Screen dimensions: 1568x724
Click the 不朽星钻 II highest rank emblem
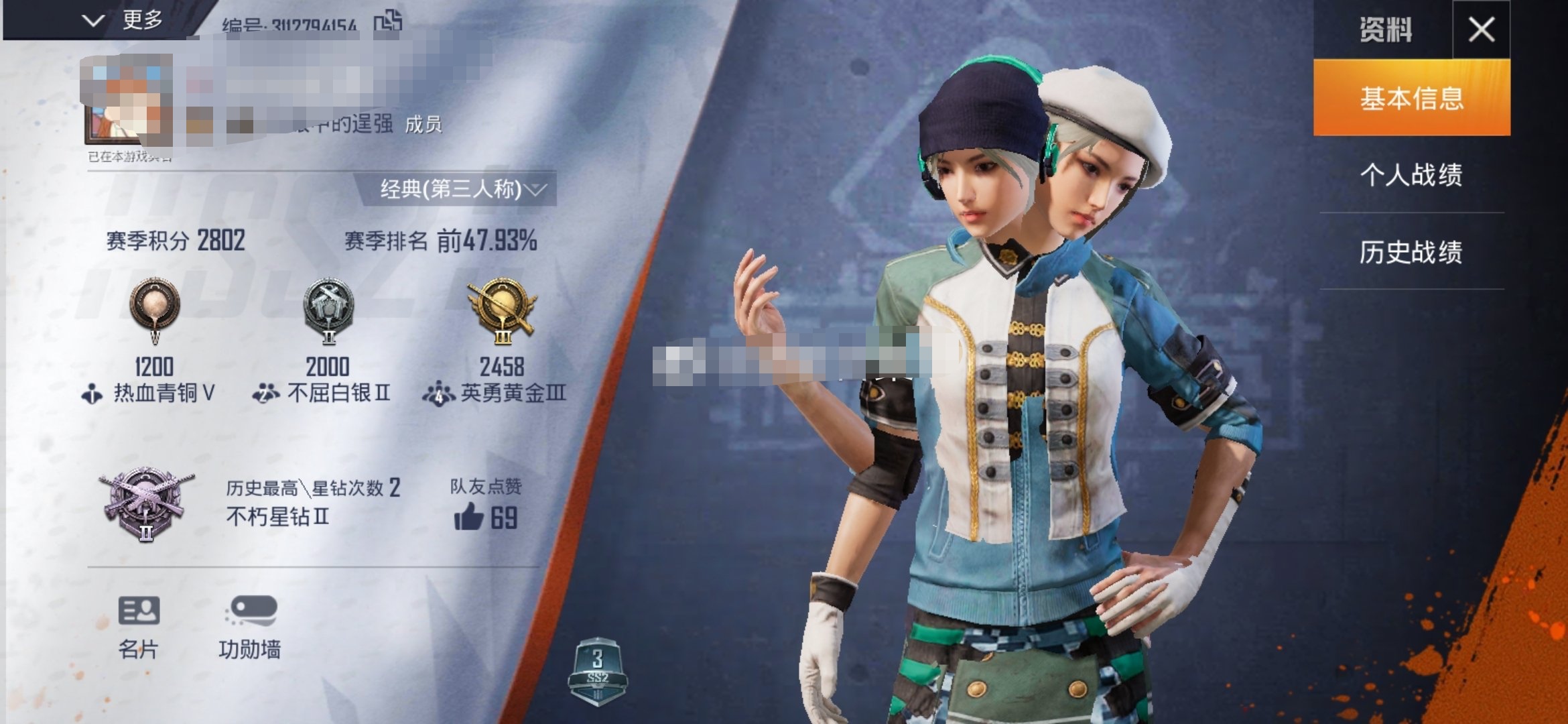click(146, 503)
